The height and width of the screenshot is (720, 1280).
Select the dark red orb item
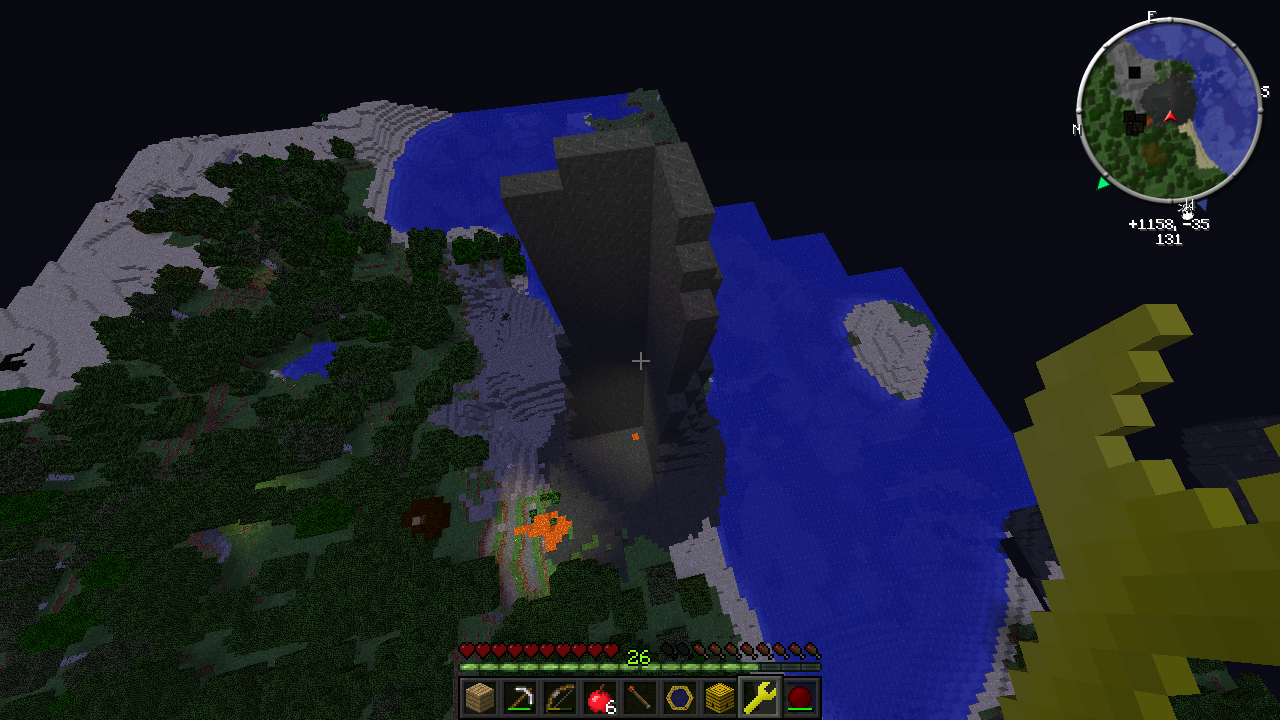[800, 697]
